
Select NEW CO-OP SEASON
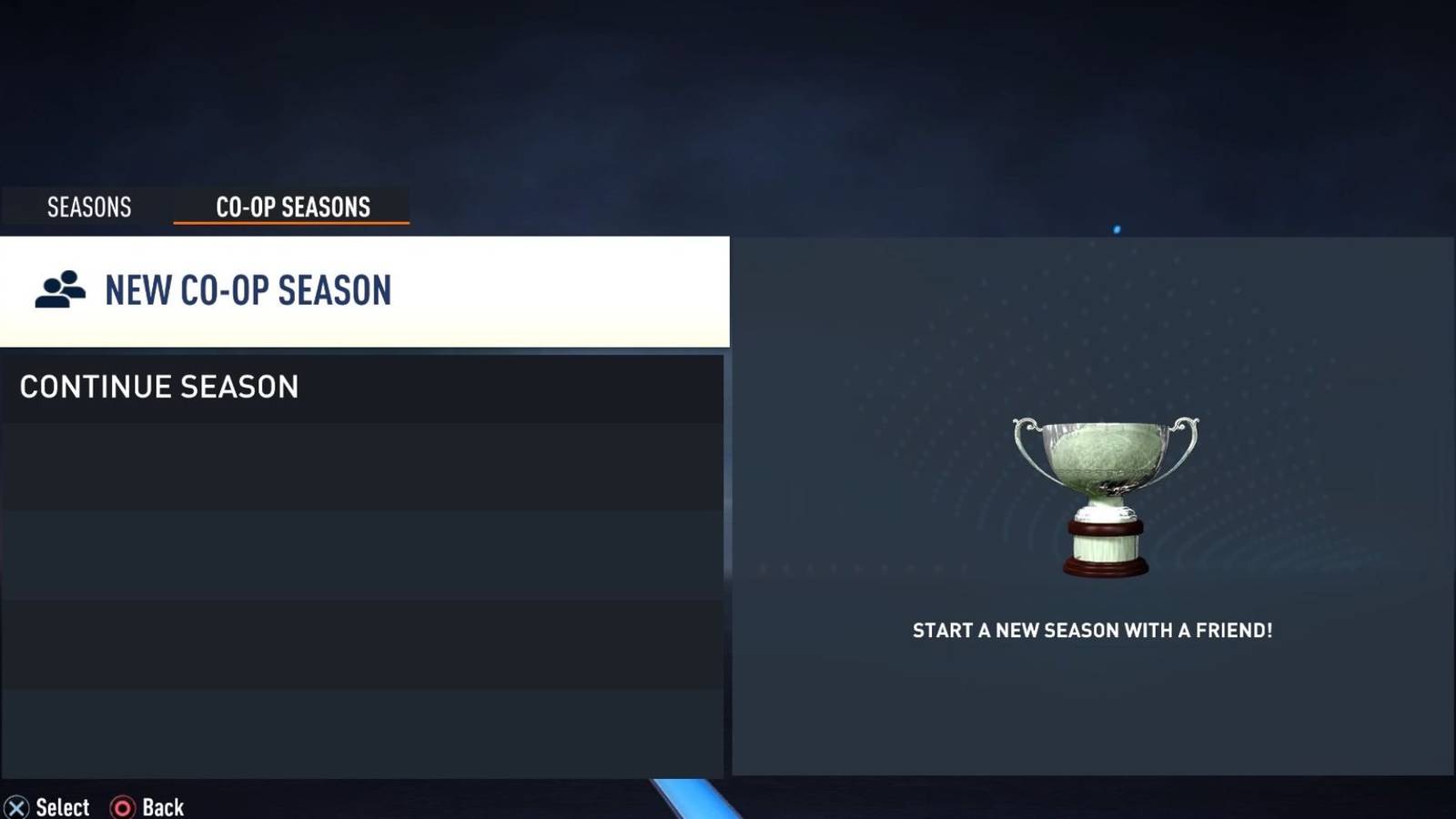pyautogui.click(x=248, y=291)
